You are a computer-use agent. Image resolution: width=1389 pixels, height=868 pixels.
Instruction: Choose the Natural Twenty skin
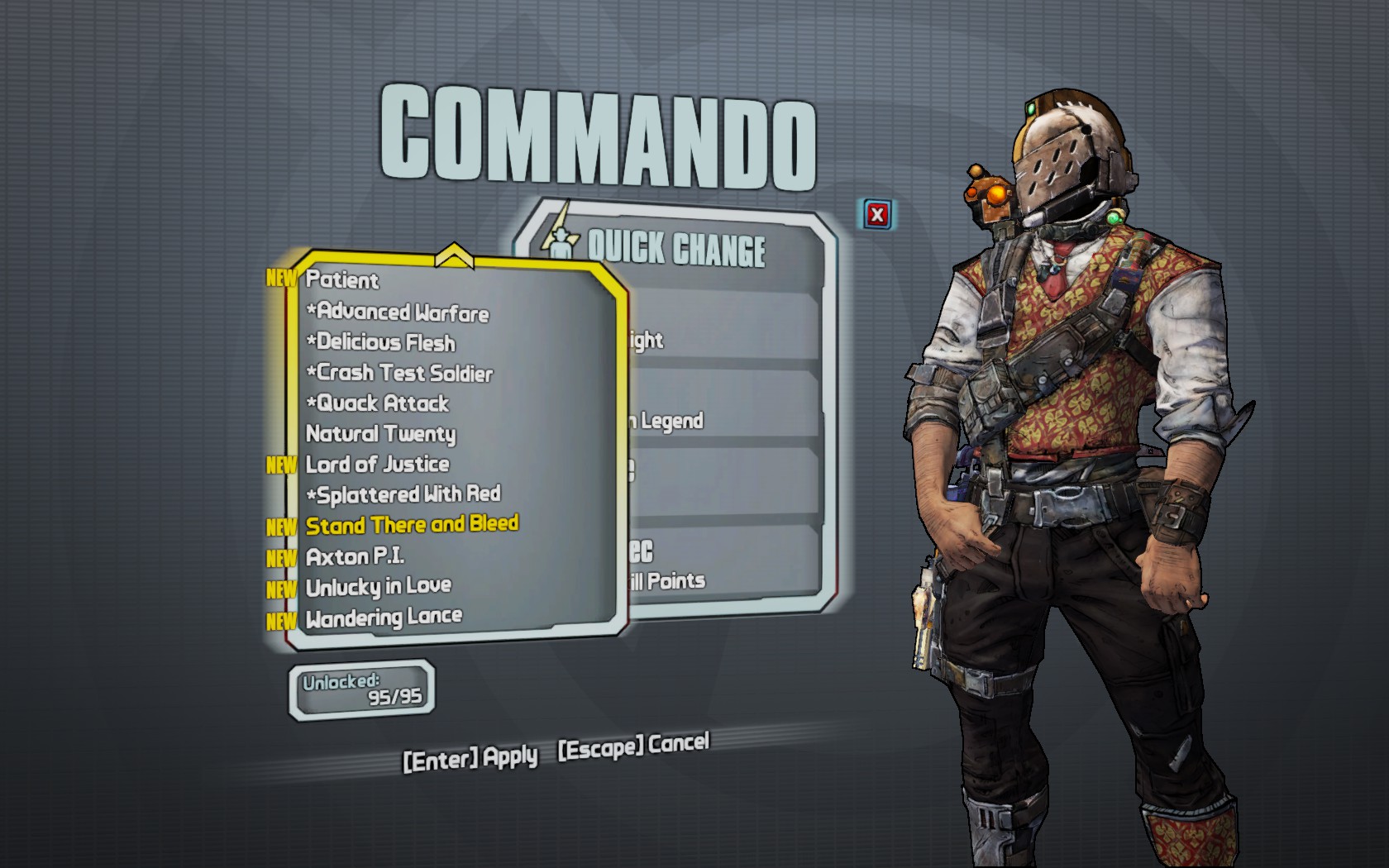(x=380, y=434)
